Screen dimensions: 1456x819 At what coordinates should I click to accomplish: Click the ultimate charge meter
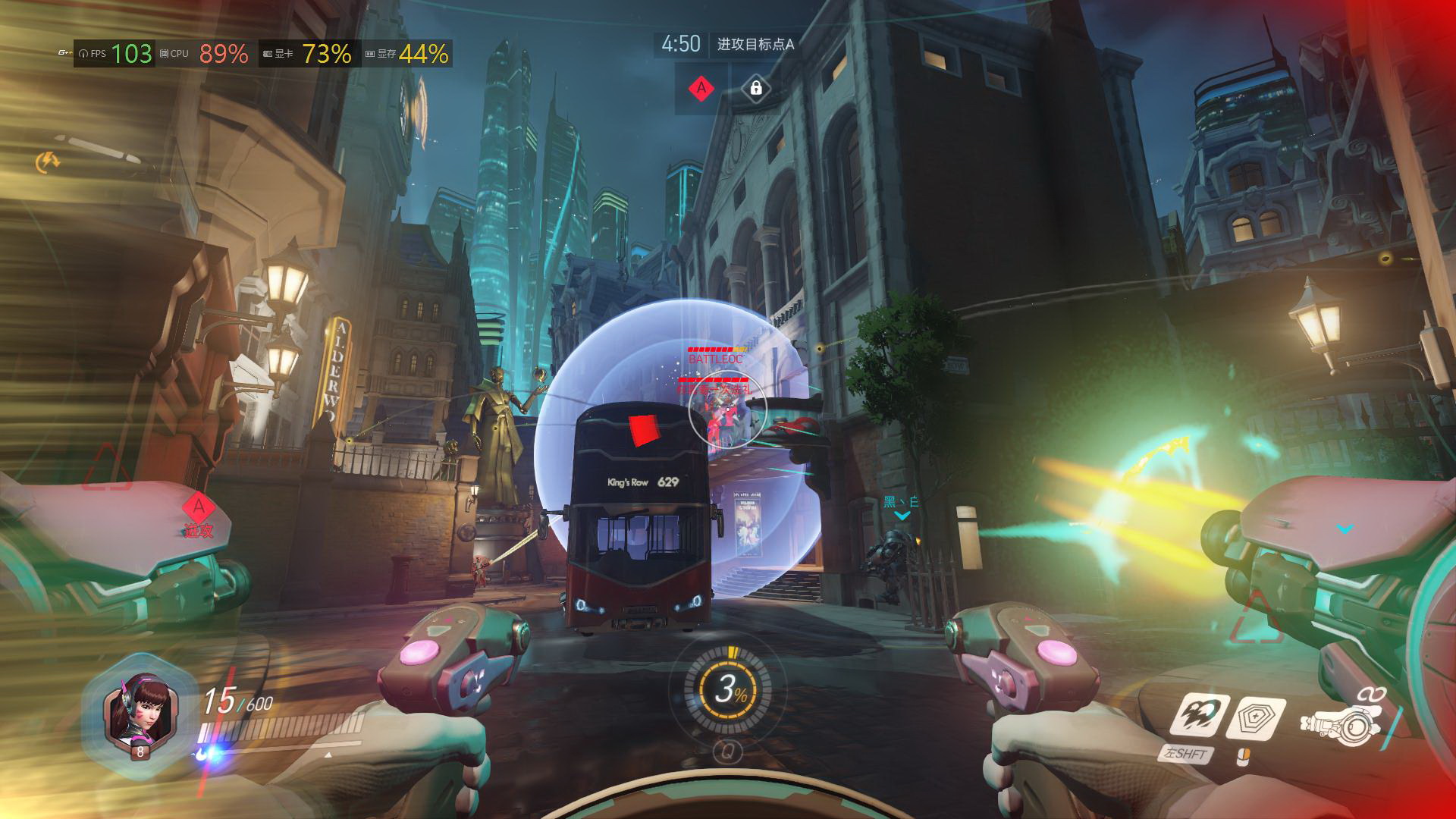727,689
